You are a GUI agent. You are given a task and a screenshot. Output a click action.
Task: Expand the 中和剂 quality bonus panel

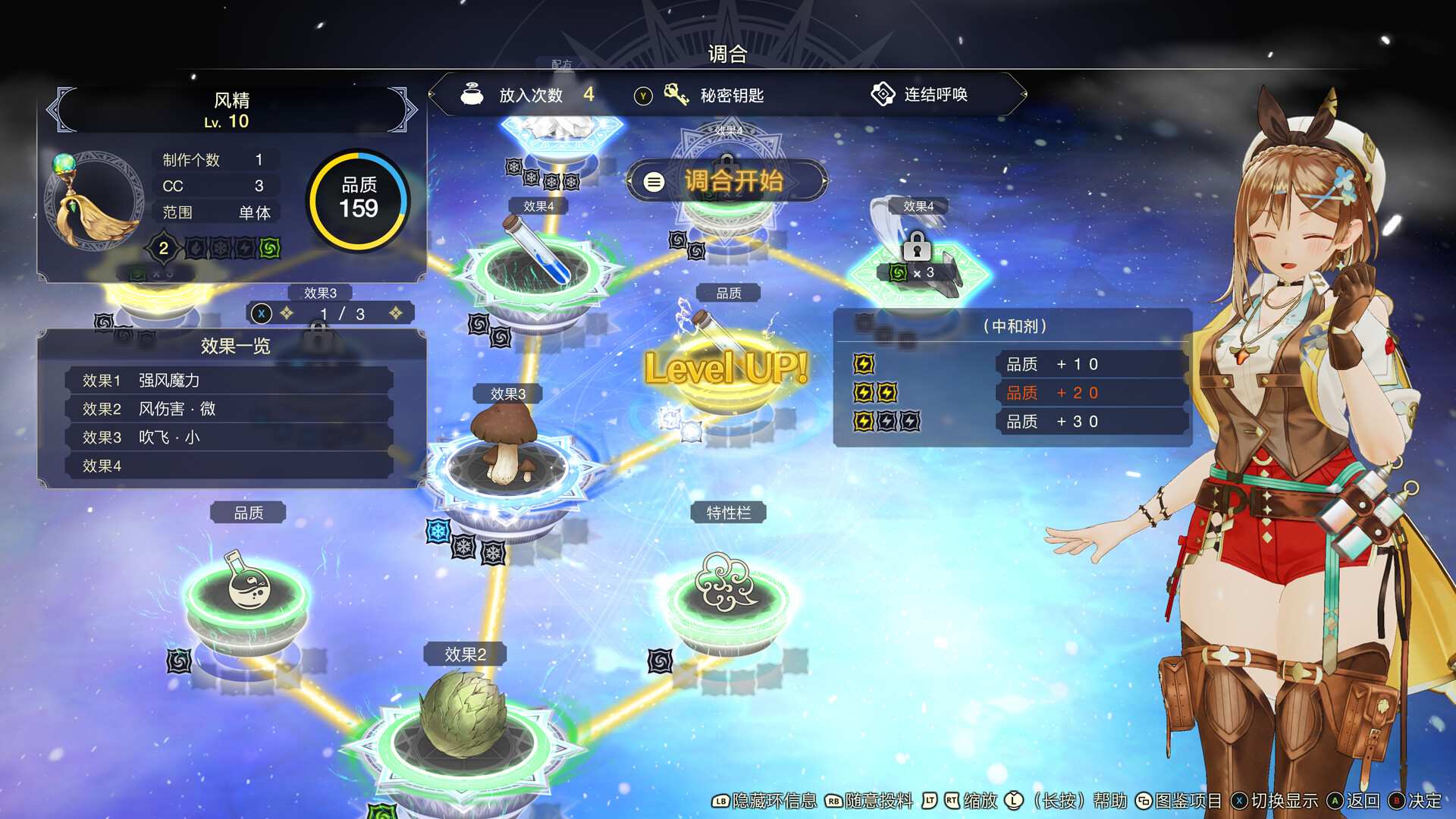click(x=1016, y=326)
